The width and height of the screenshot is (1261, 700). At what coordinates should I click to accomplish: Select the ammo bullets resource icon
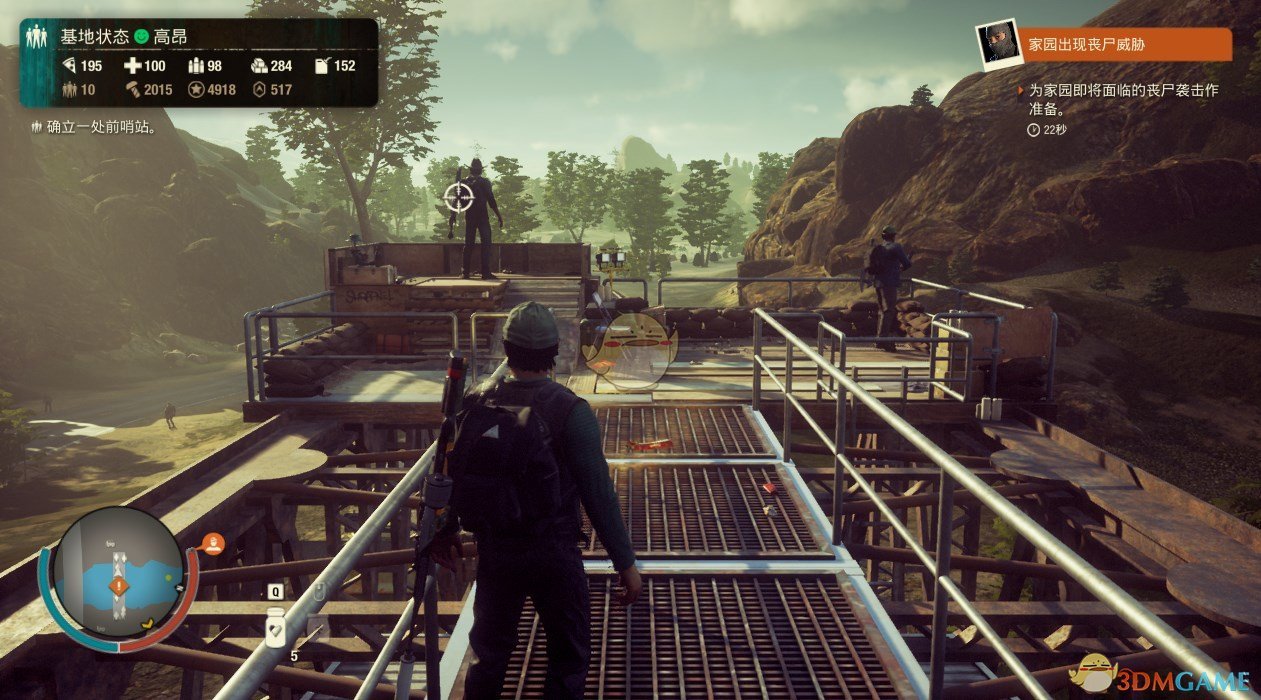click(x=196, y=66)
